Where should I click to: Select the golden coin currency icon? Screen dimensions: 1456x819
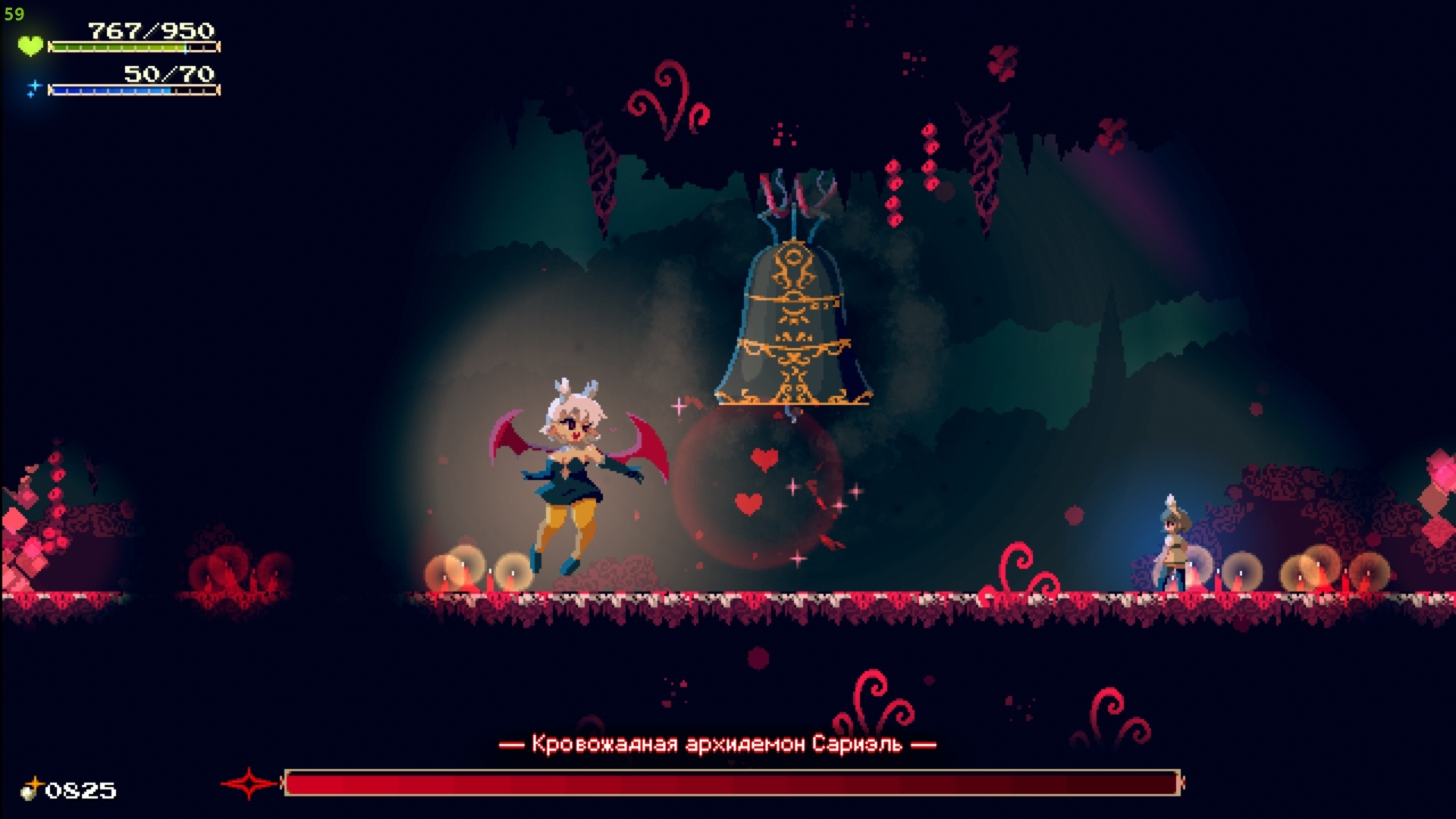coord(32,789)
